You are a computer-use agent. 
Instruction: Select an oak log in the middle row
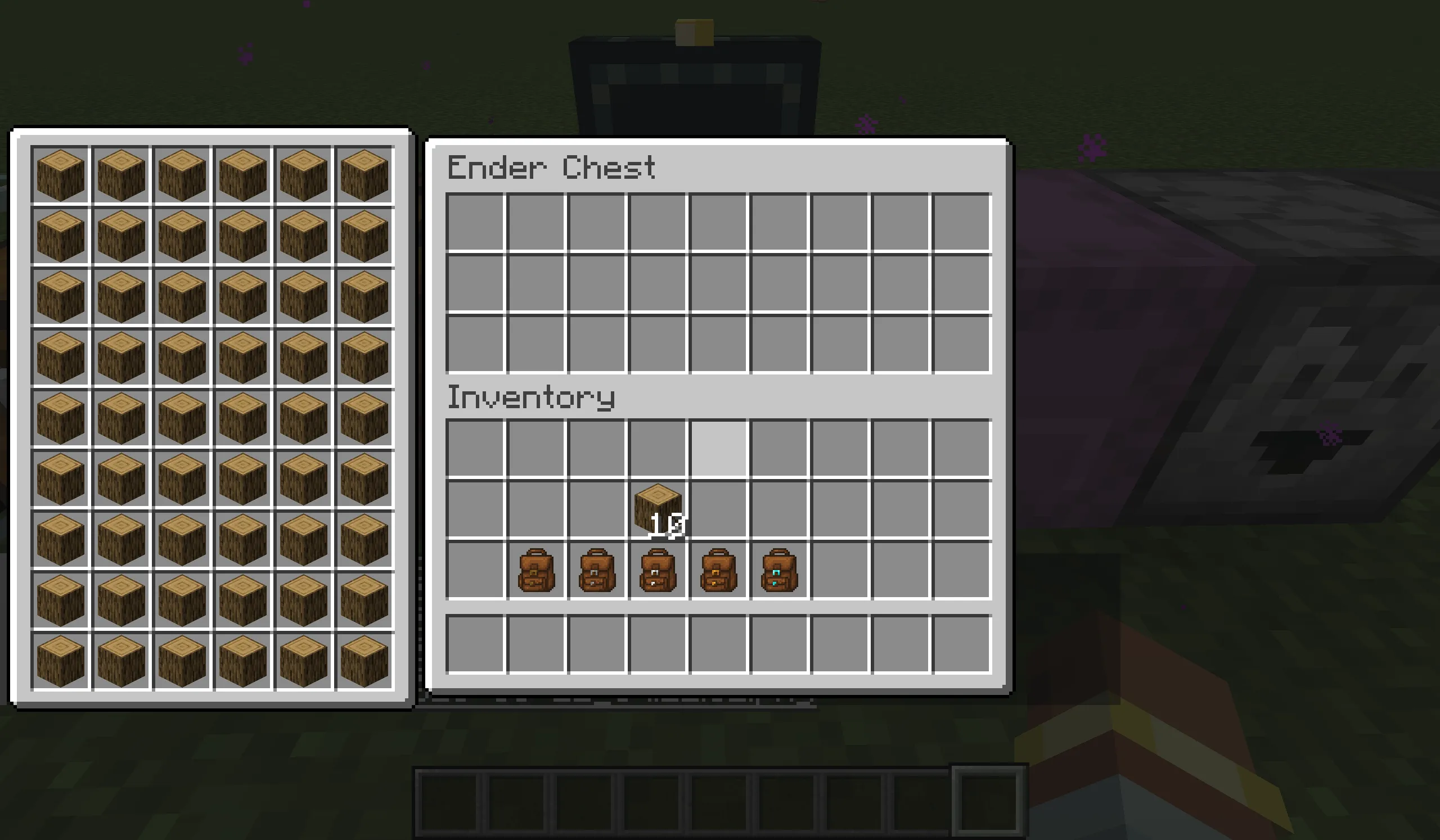[x=182, y=417]
